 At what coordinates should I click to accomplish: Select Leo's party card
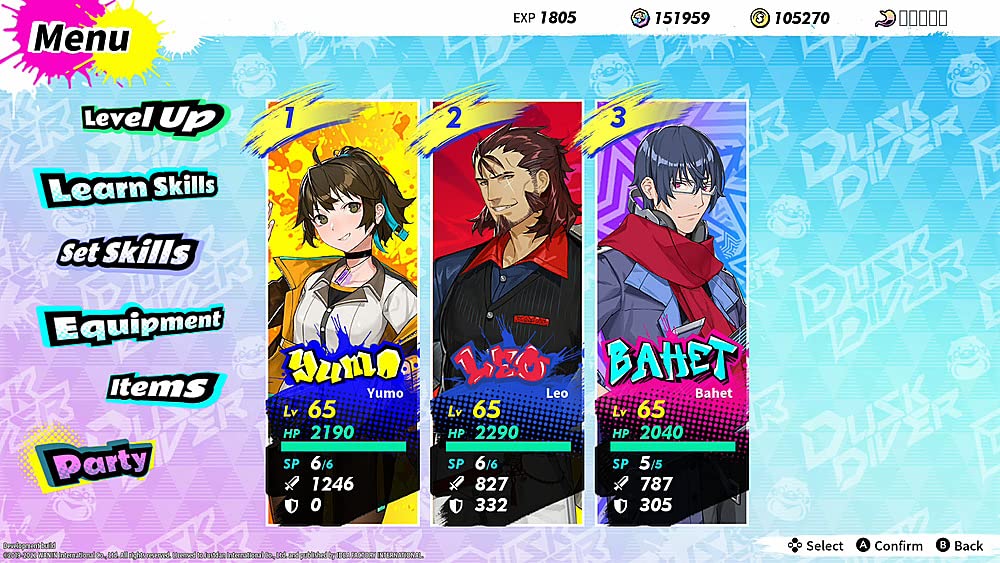click(507, 311)
